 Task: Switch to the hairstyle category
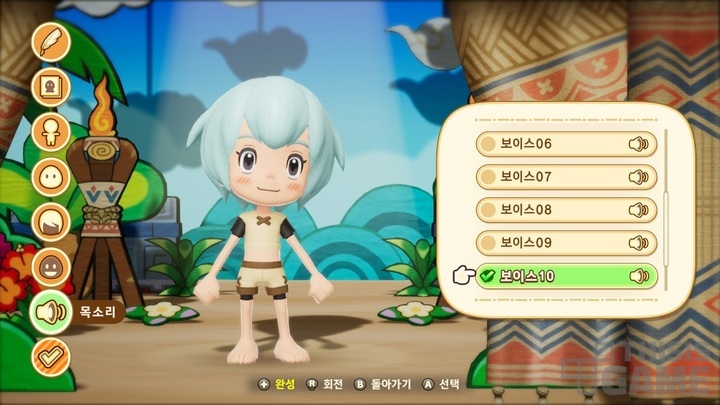coord(50,221)
